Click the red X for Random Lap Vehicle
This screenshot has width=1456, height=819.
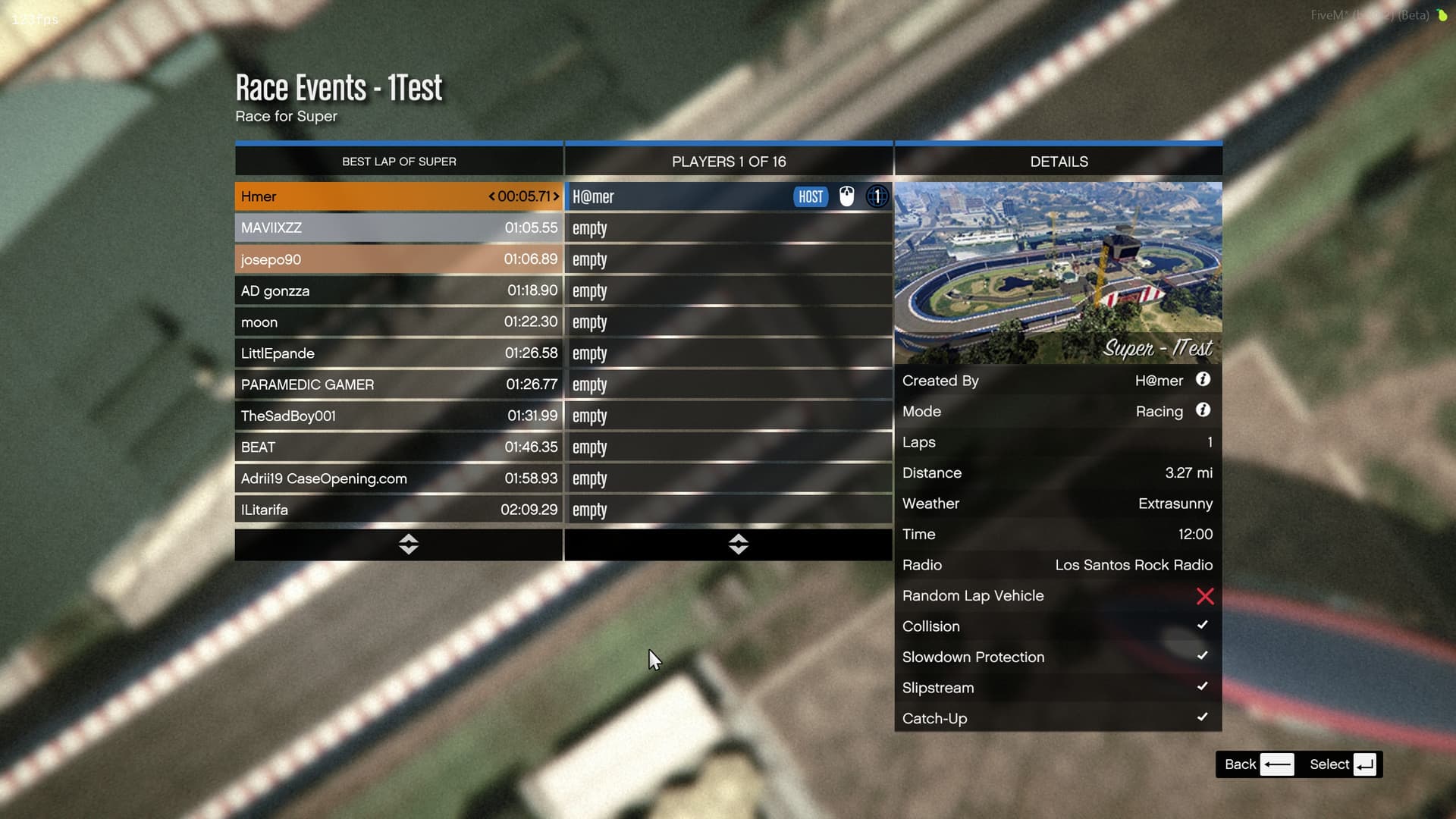(1205, 597)
